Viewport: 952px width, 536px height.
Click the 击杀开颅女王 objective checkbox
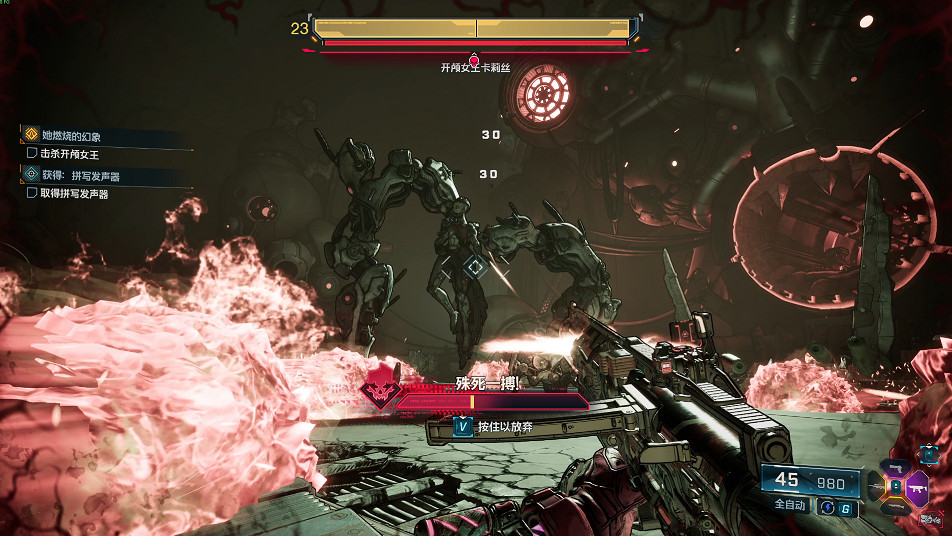click(32, 154)
